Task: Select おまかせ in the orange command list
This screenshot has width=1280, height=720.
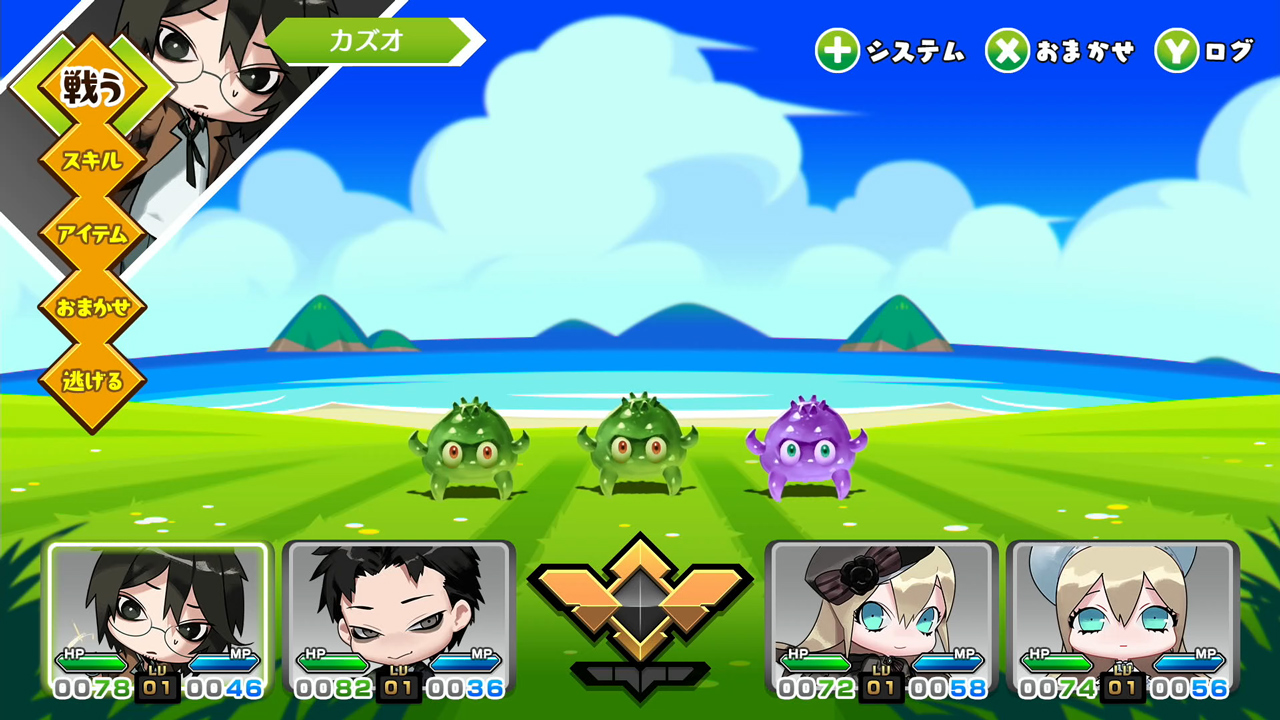Action: [x=92, y=308]
